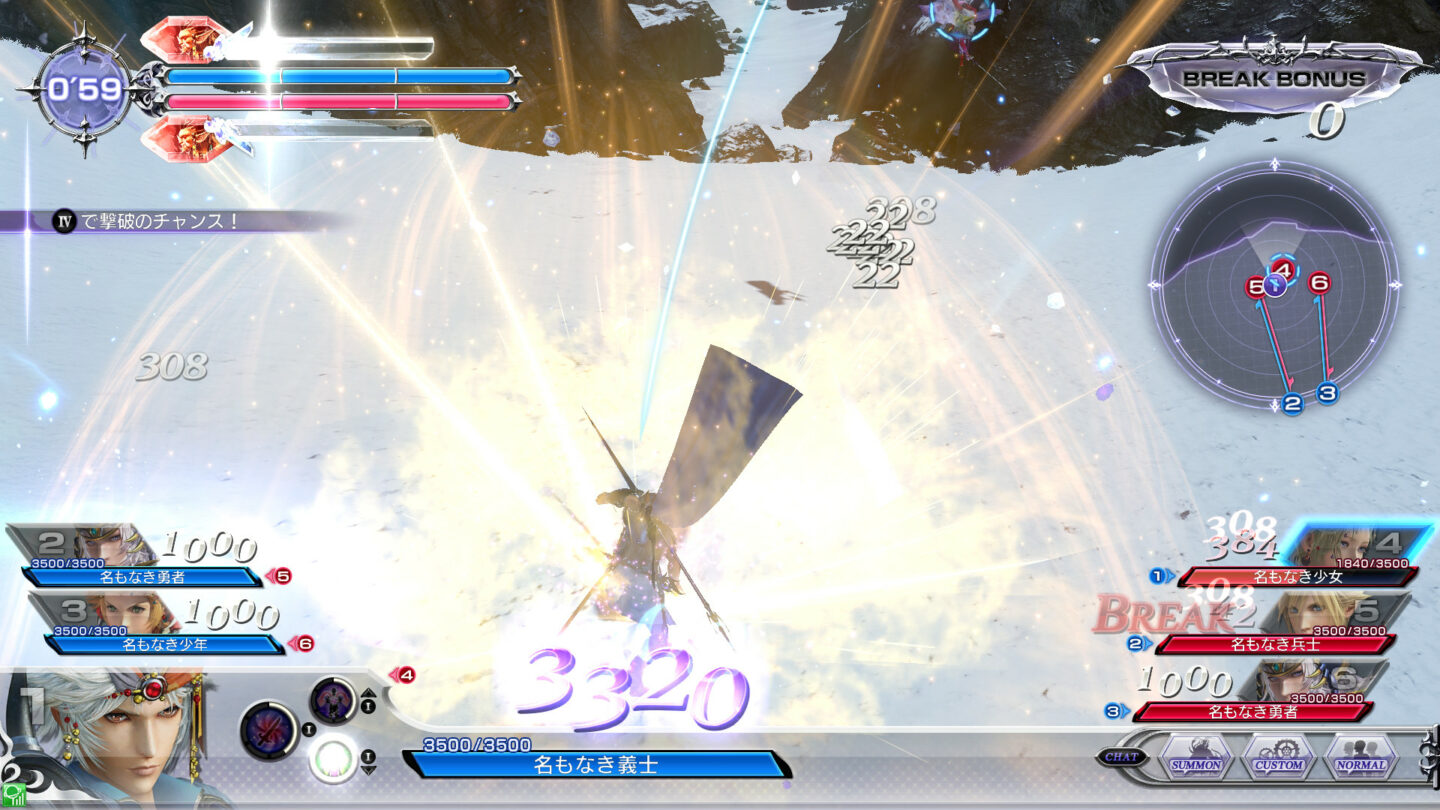
Task: Toggle the info badge above the buff skill
Action: coord(368,705)
